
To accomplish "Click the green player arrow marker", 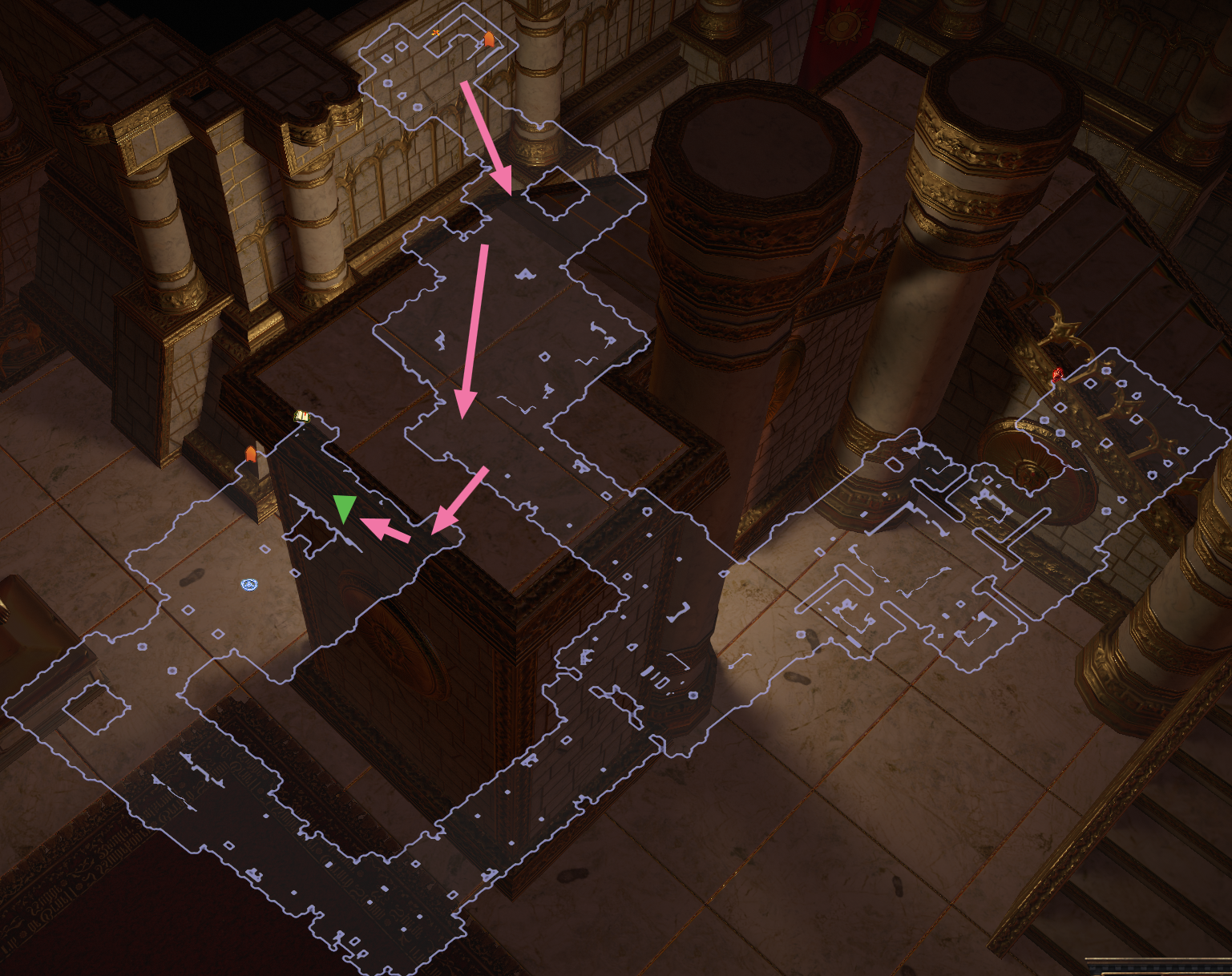I will (x=345, y=508).
